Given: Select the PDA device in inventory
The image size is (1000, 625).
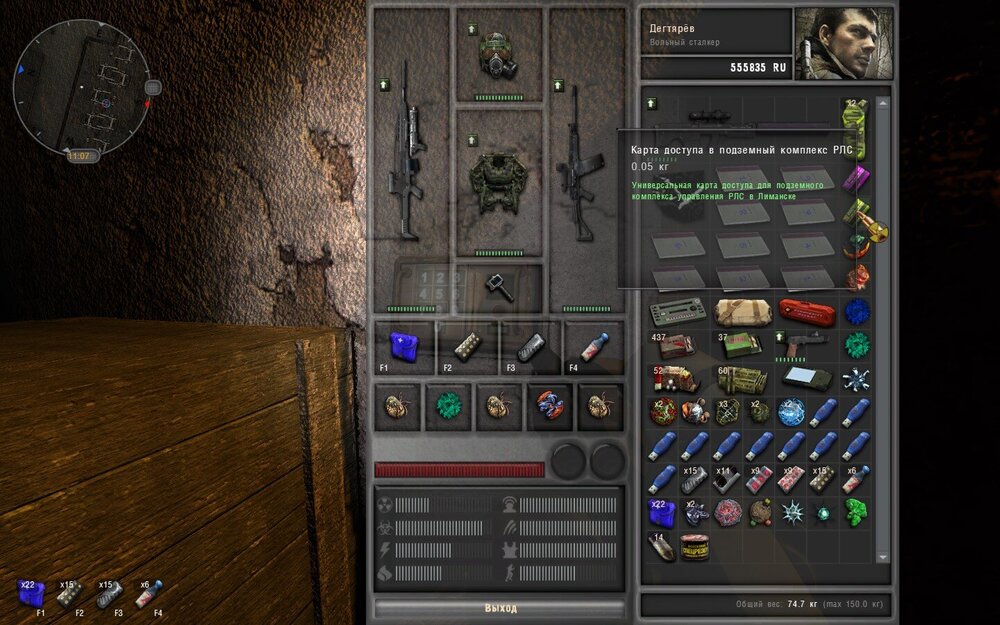Looking at the screenshot, I should (807, 378).
